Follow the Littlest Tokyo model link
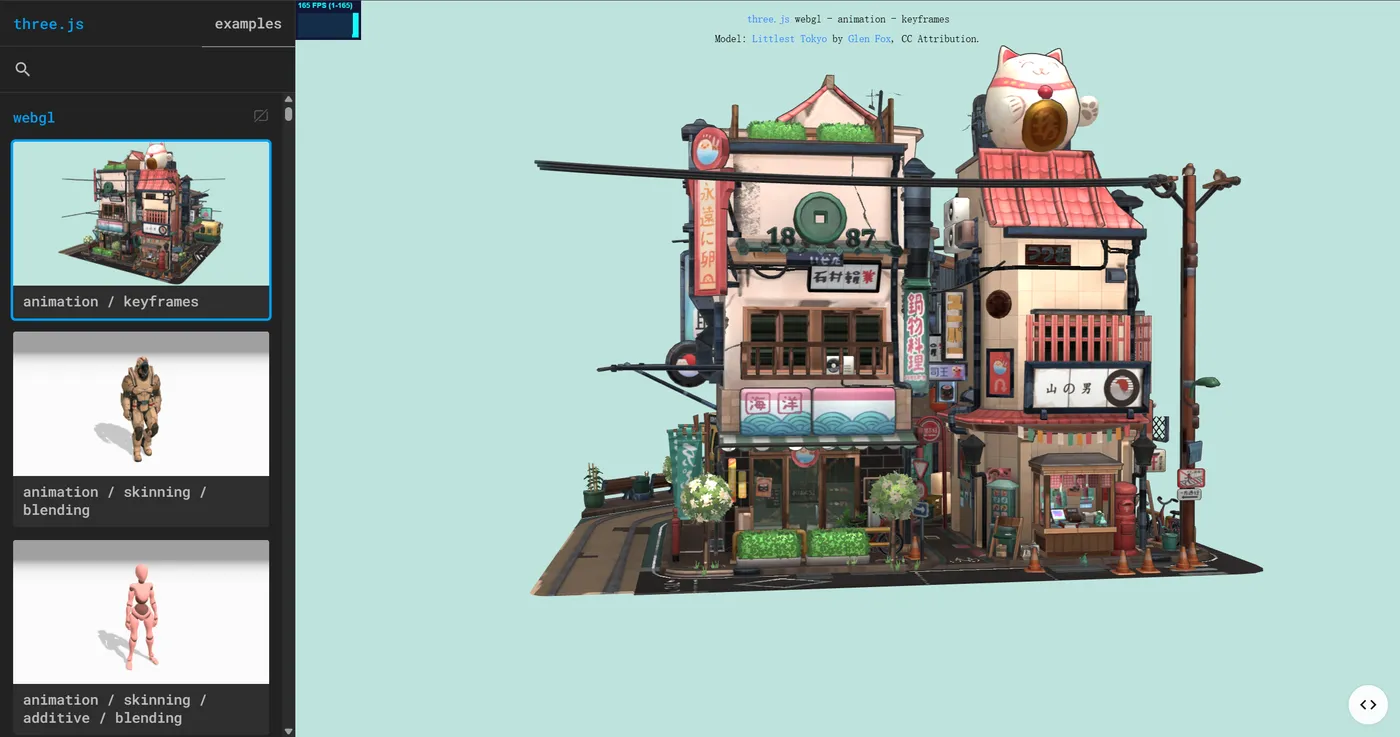The height and width of the screenshot is (737, 1400). pos(789,39)
